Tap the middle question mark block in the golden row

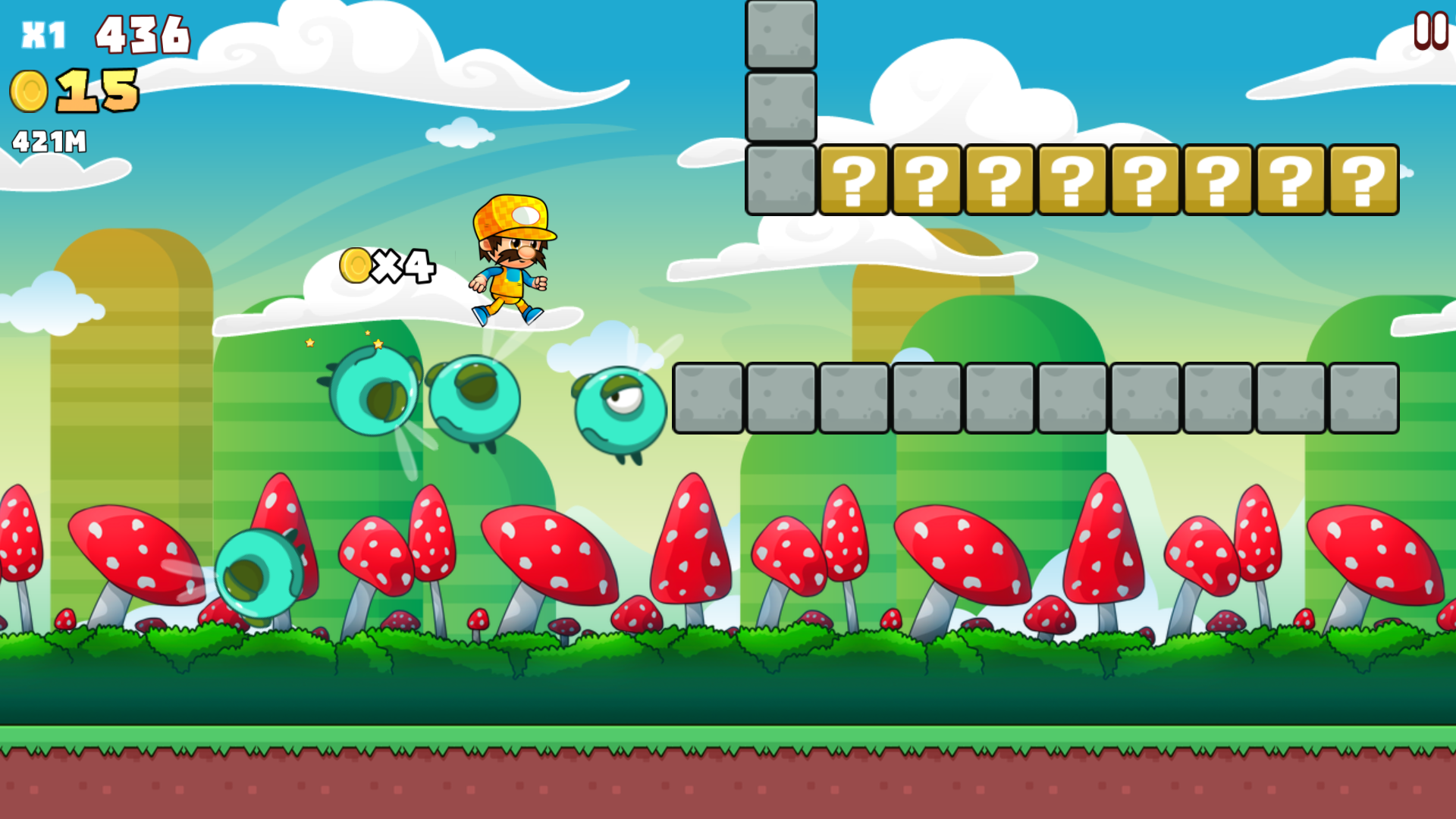click(x=1074, y=180)
